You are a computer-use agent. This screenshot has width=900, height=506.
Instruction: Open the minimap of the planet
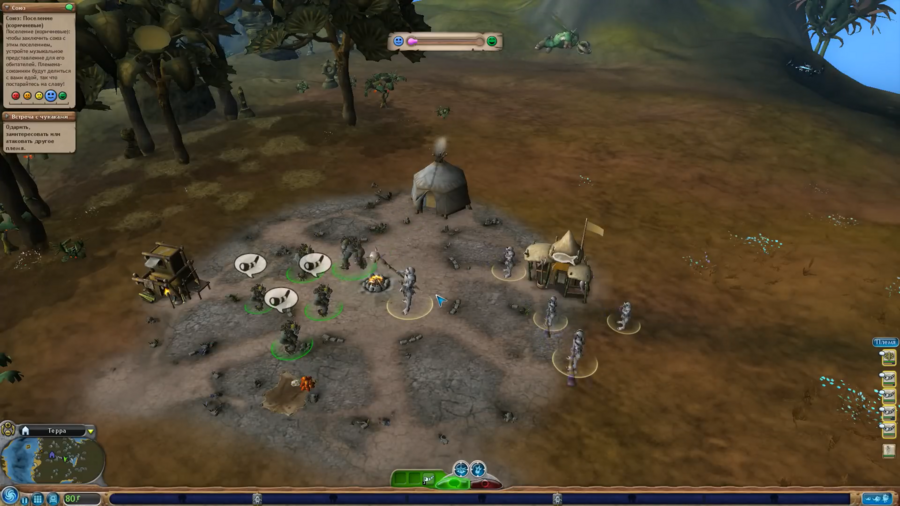coord(53,462)
